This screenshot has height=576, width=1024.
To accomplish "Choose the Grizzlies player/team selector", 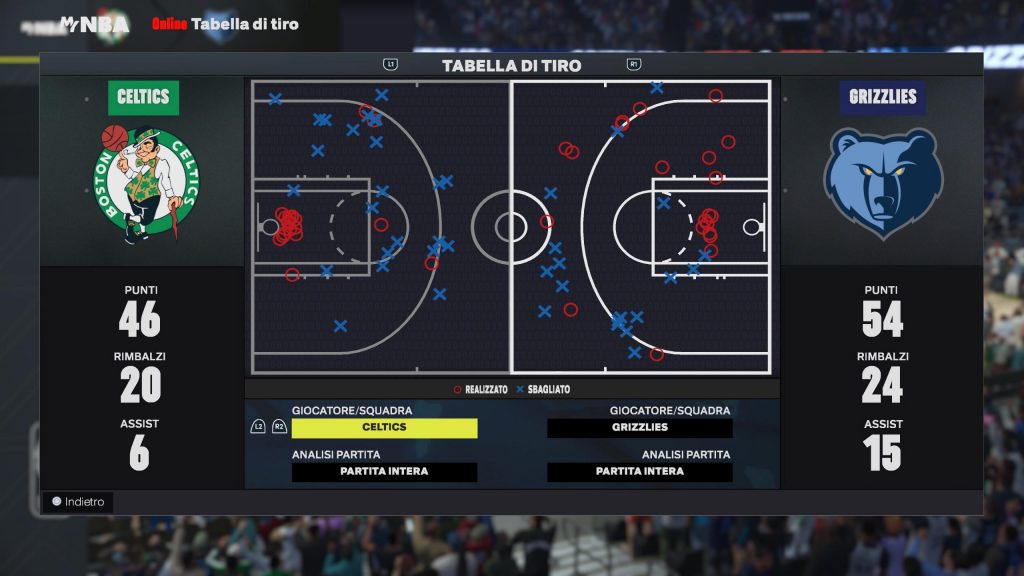I will [640, 428].
